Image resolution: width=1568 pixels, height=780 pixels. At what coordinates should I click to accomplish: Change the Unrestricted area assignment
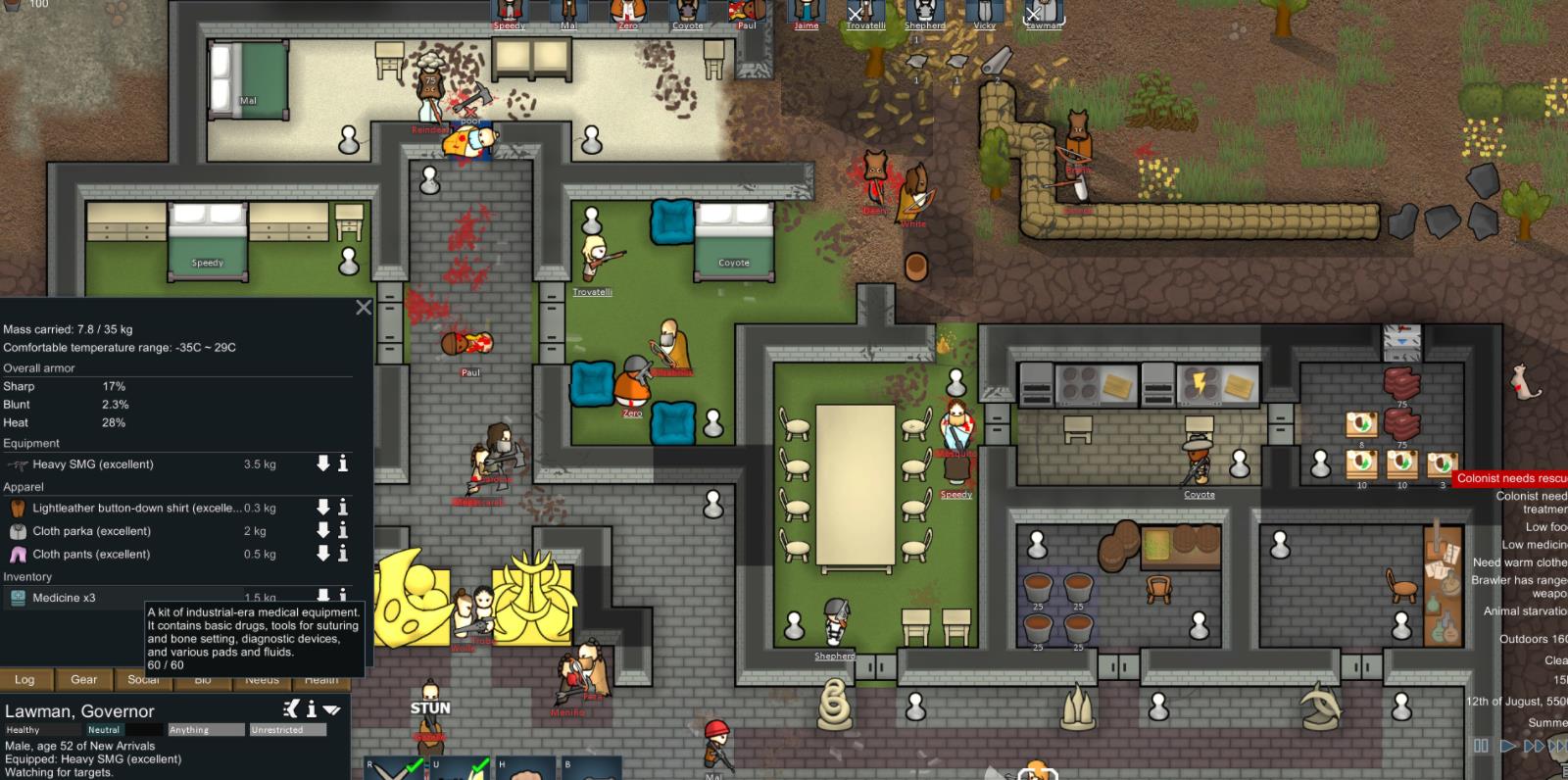pyautogui.click(x=287, y=730)
